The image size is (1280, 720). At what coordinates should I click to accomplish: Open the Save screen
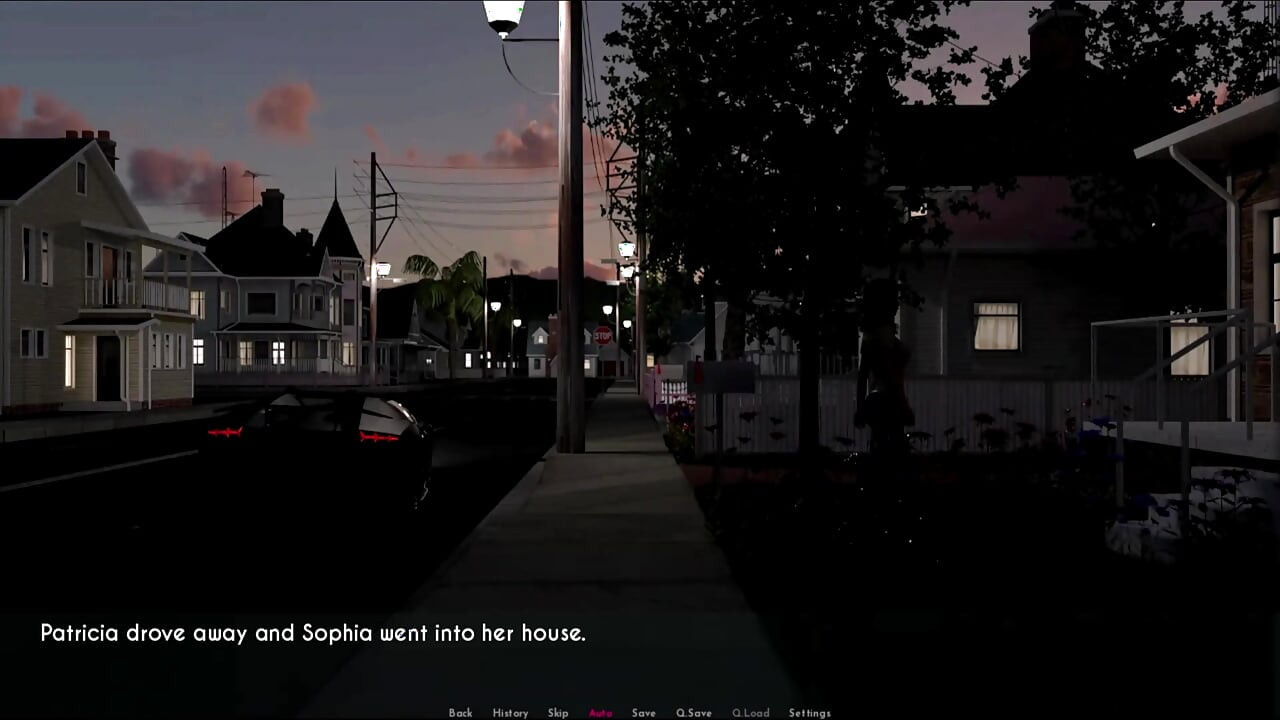click(644, 712)
